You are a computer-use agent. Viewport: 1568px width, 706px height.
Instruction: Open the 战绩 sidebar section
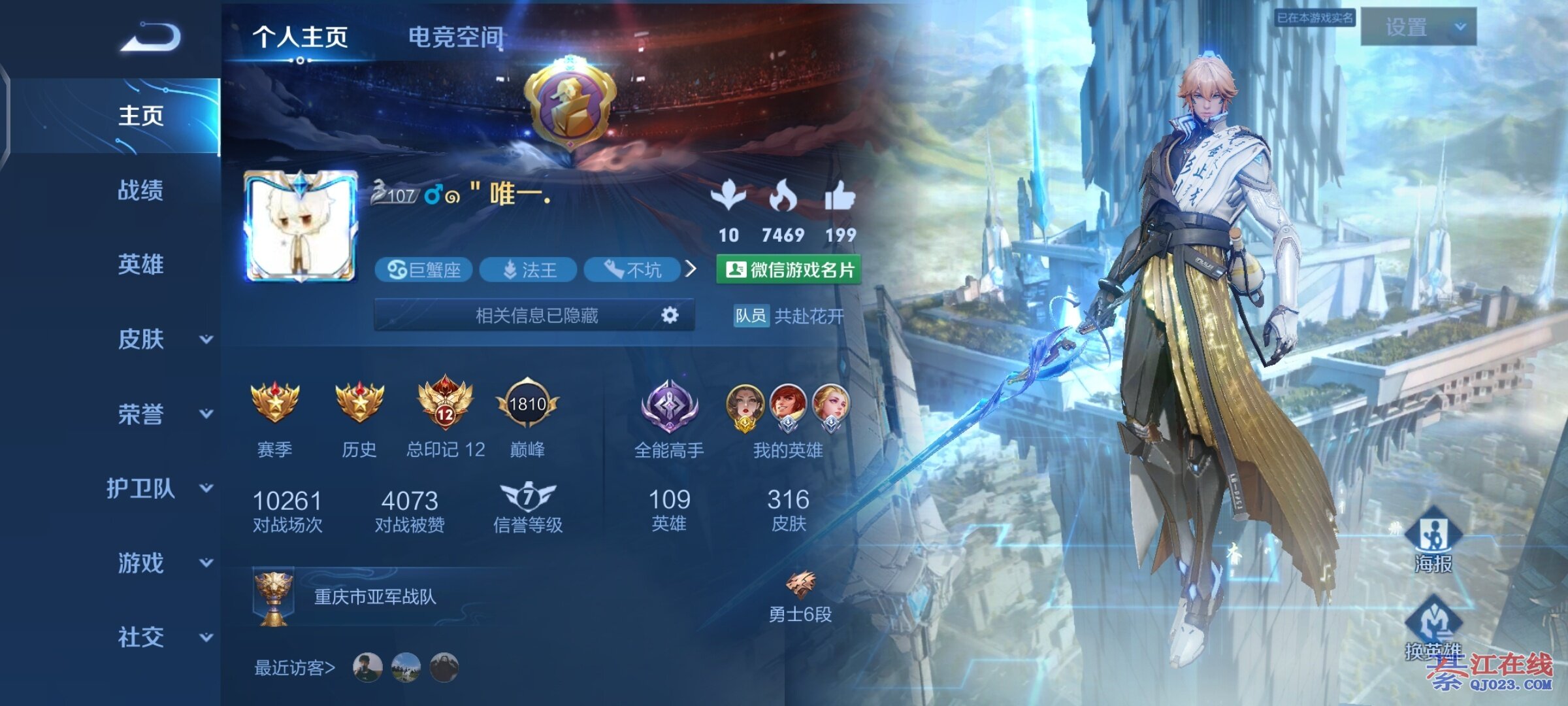[x=140, y=190]
